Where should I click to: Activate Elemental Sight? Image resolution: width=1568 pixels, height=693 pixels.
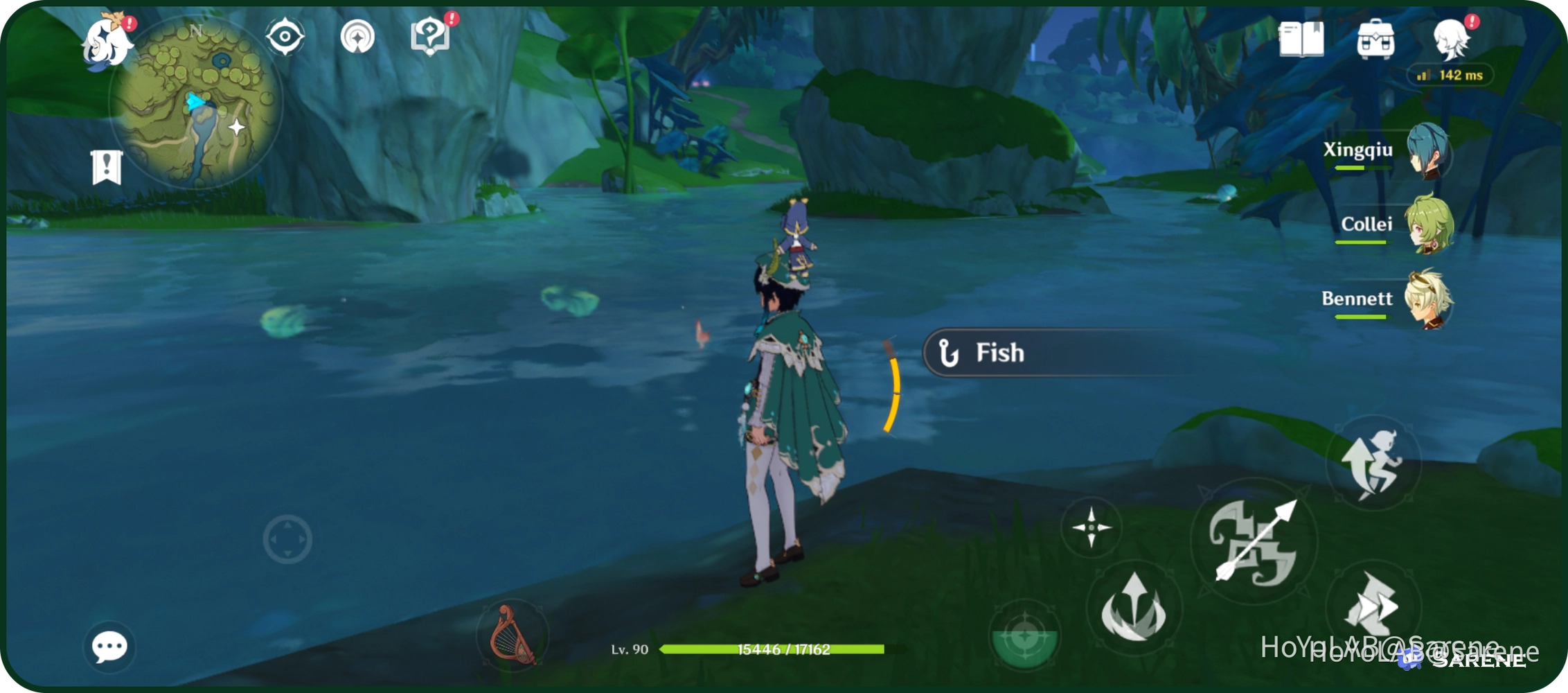(x=285, y=35)
